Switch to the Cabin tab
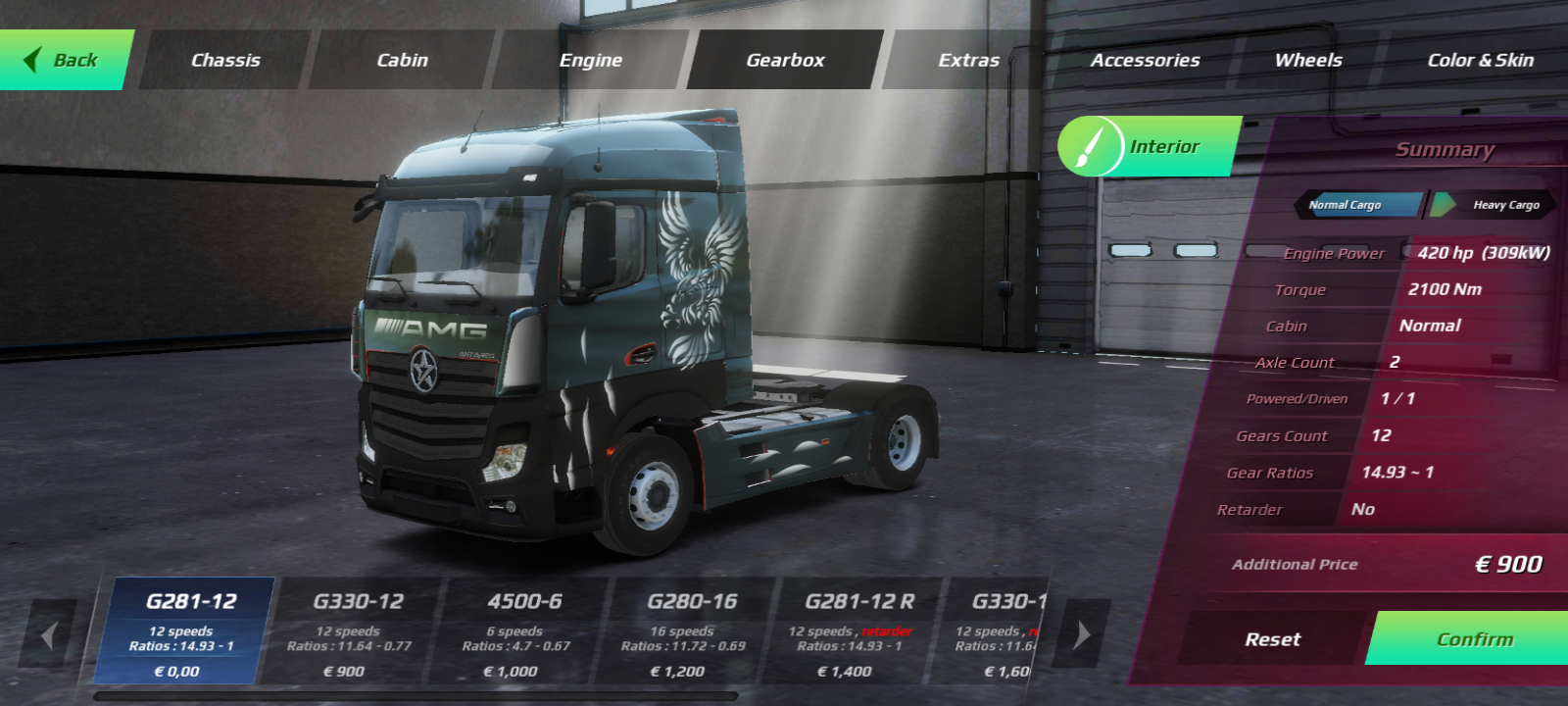The image size is (1568, 706). coord(402,60)
